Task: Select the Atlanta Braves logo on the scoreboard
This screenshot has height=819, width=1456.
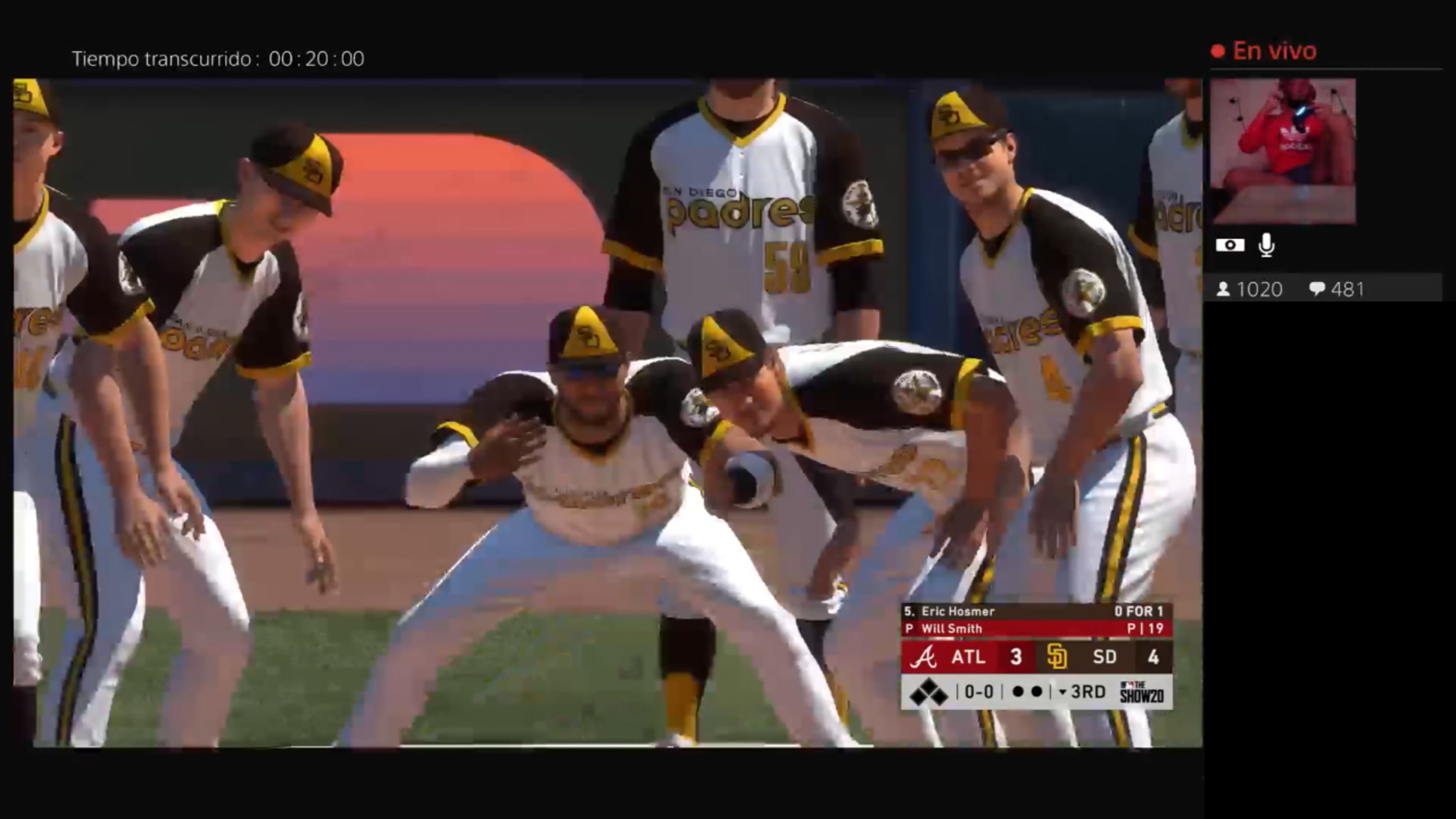Action: pyautogui.click(x=925, y=657)
